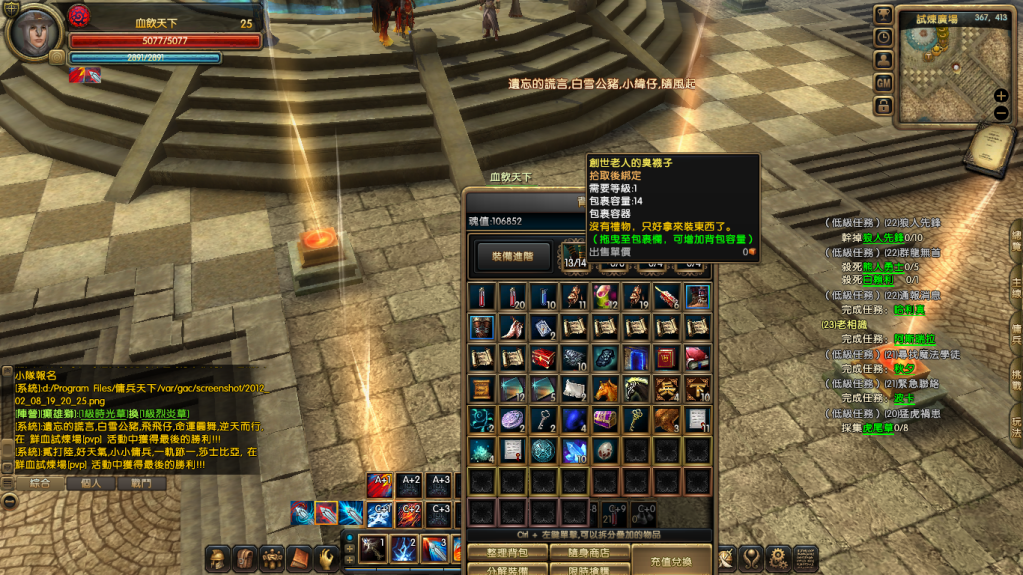
Task: Activate the skill in hotbar slot 2
Action: pyautogui.click(x=403, y=548)
